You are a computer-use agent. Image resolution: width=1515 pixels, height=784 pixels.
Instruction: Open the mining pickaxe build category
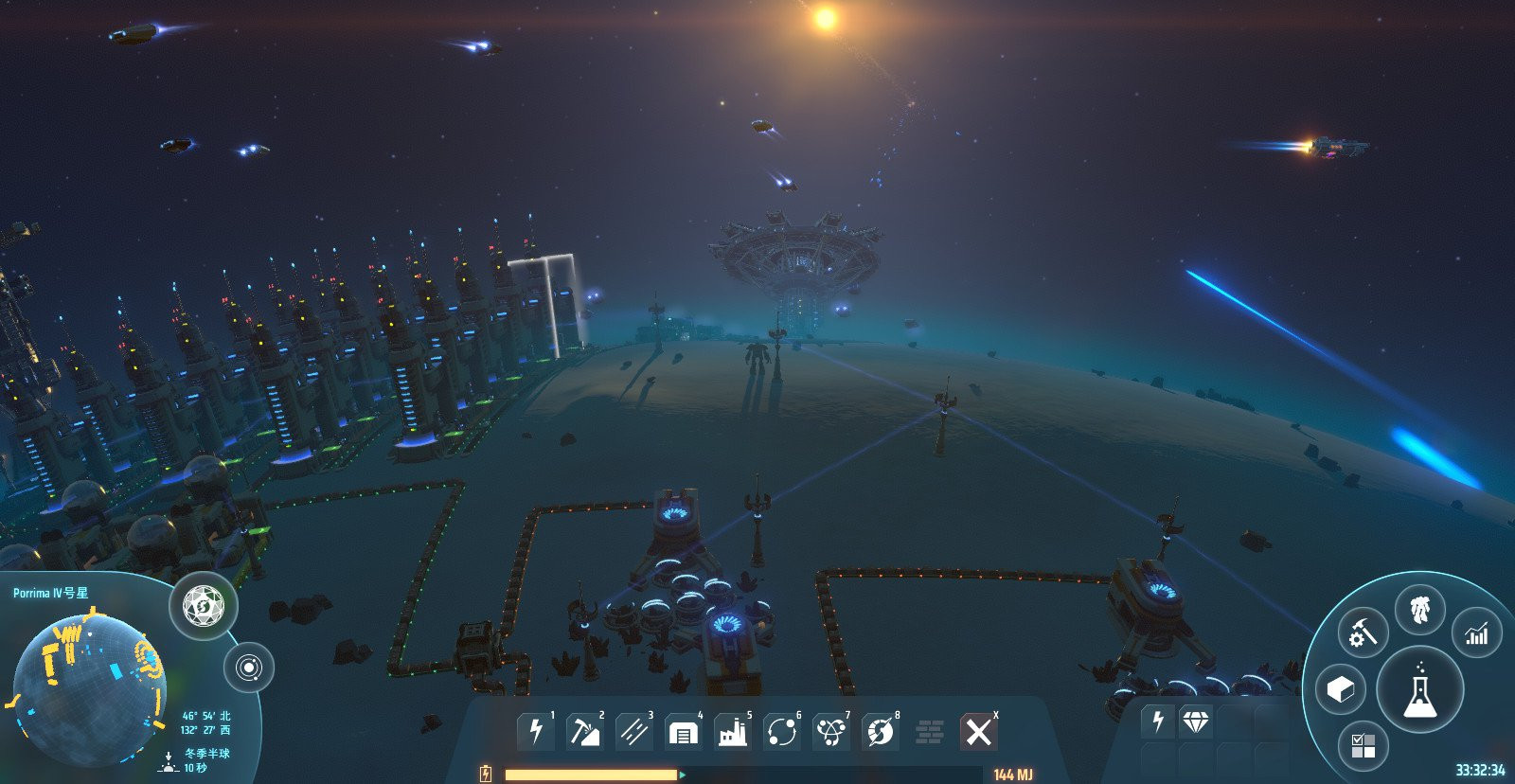[x=584, y=732]
